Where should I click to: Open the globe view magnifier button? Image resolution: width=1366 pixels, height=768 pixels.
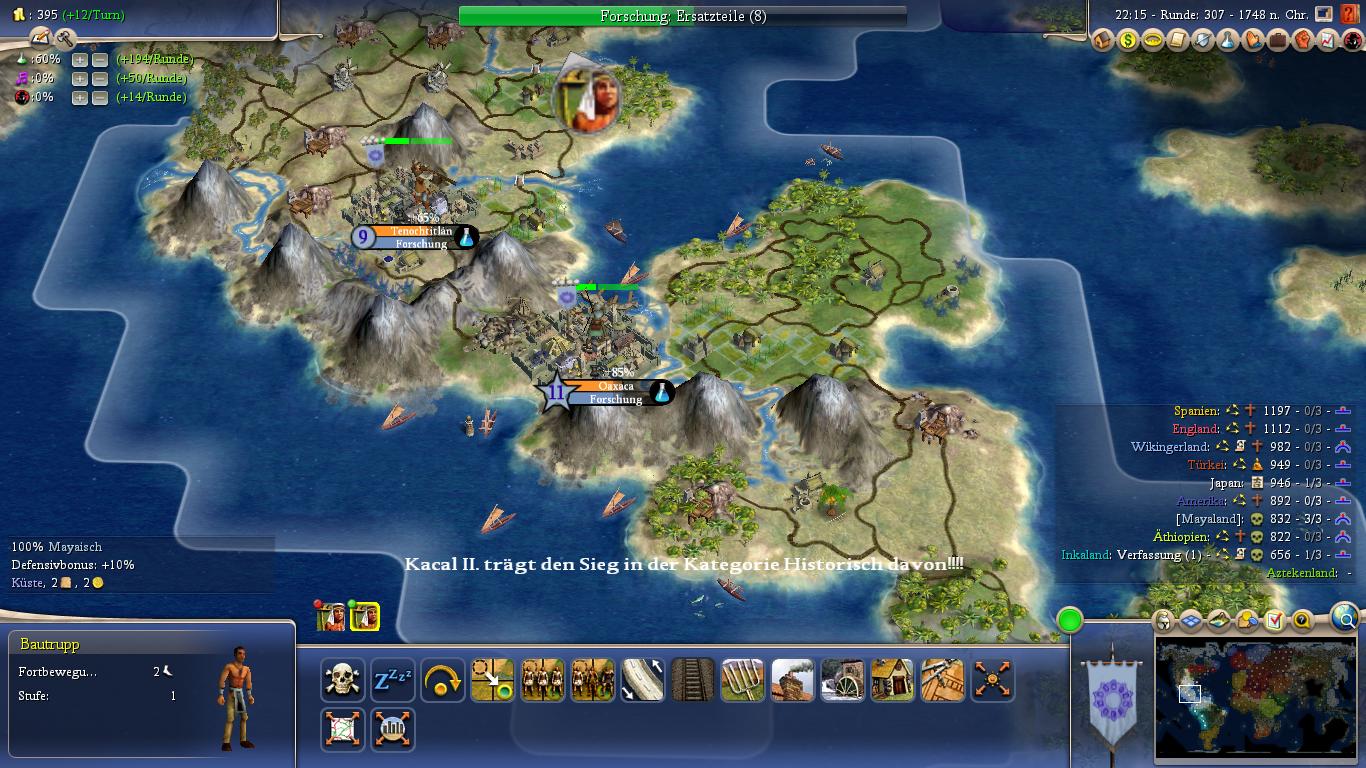pyautogui.click(x=1346, y=618)
